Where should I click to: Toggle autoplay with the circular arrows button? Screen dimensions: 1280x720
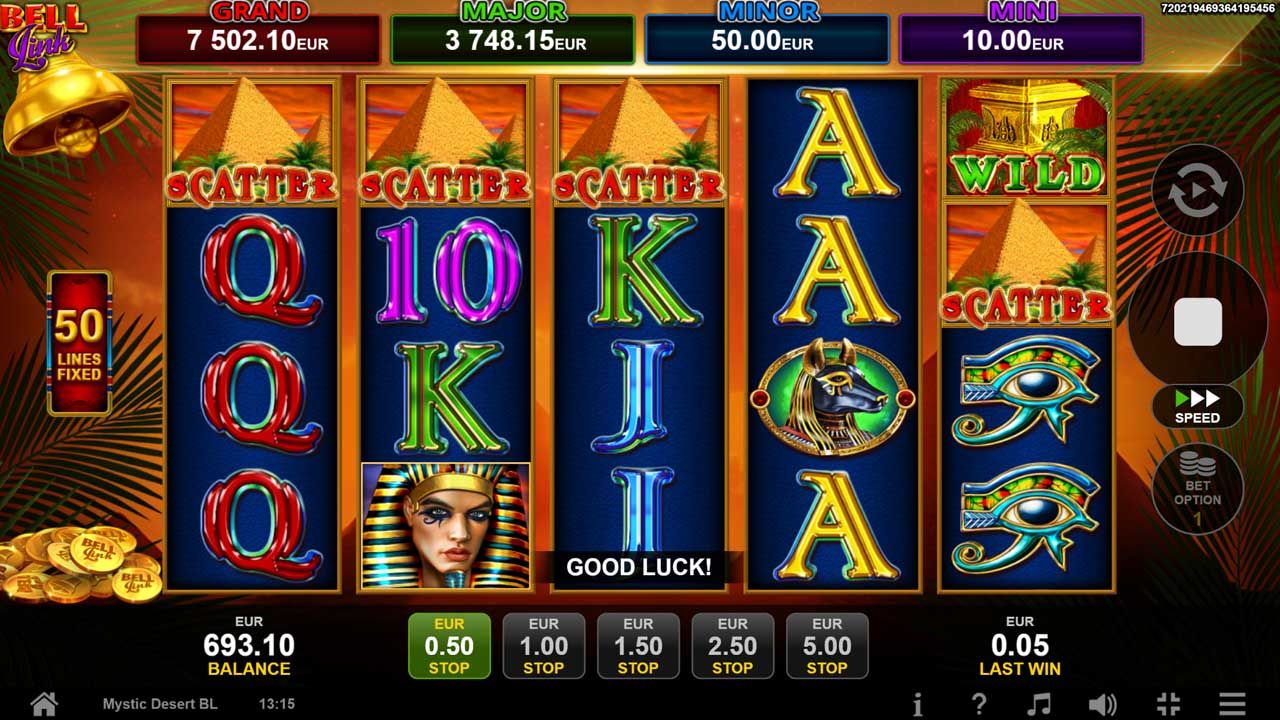click(1197, 190)
